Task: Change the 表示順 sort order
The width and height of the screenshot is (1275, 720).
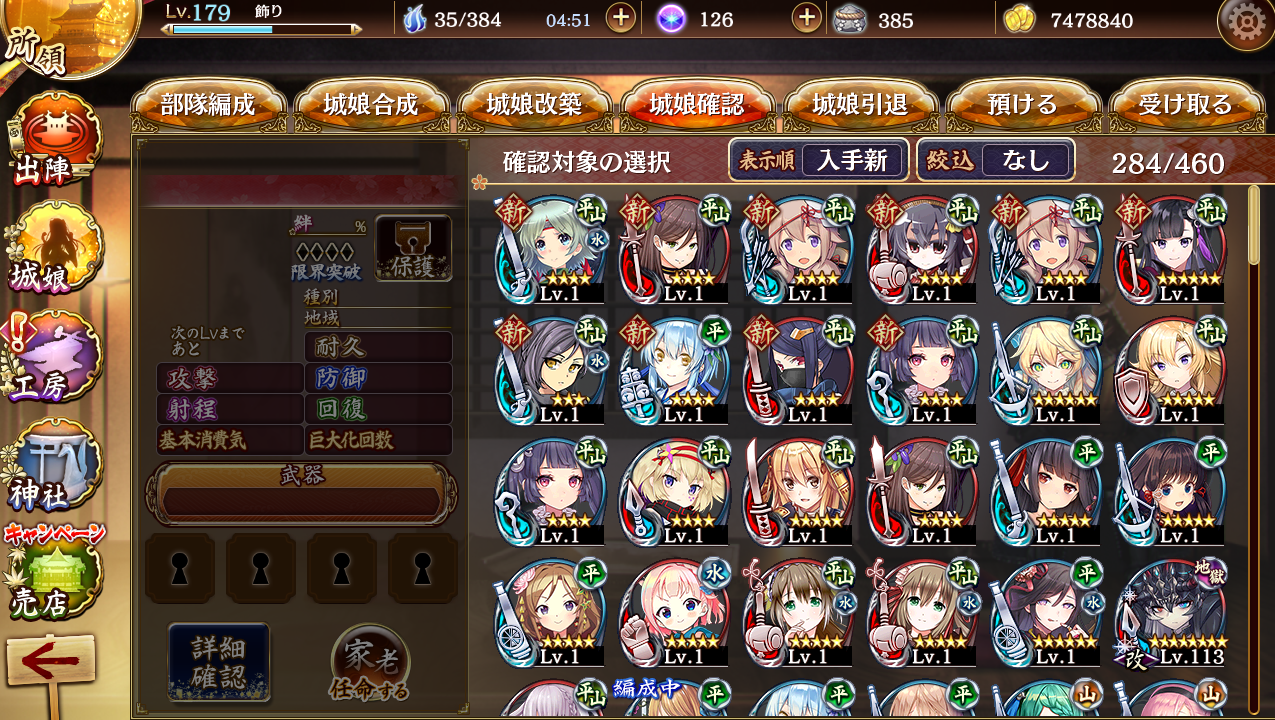Action: pos(819,160)
